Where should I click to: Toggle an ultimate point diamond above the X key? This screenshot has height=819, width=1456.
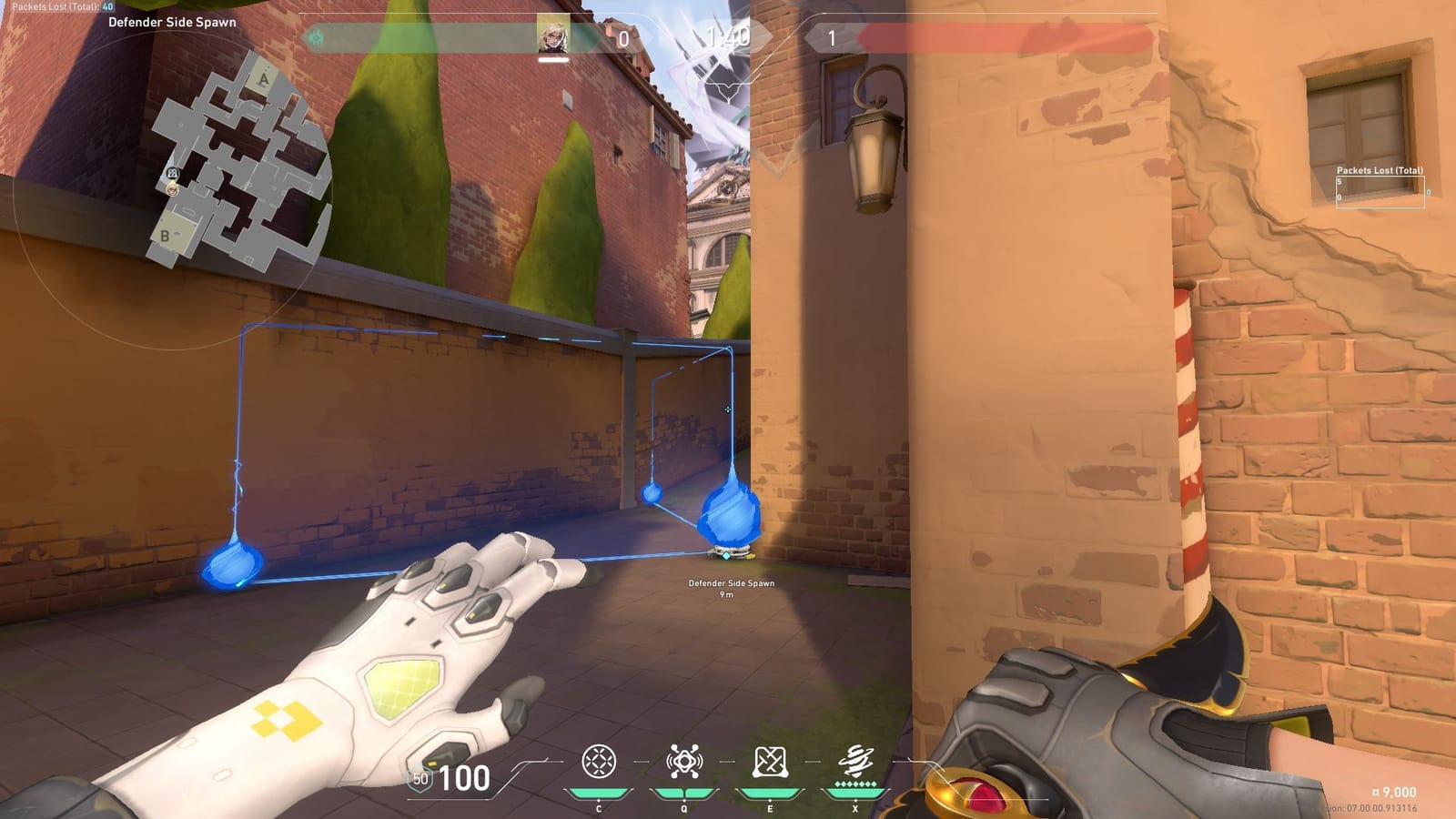tap(855, 784)
